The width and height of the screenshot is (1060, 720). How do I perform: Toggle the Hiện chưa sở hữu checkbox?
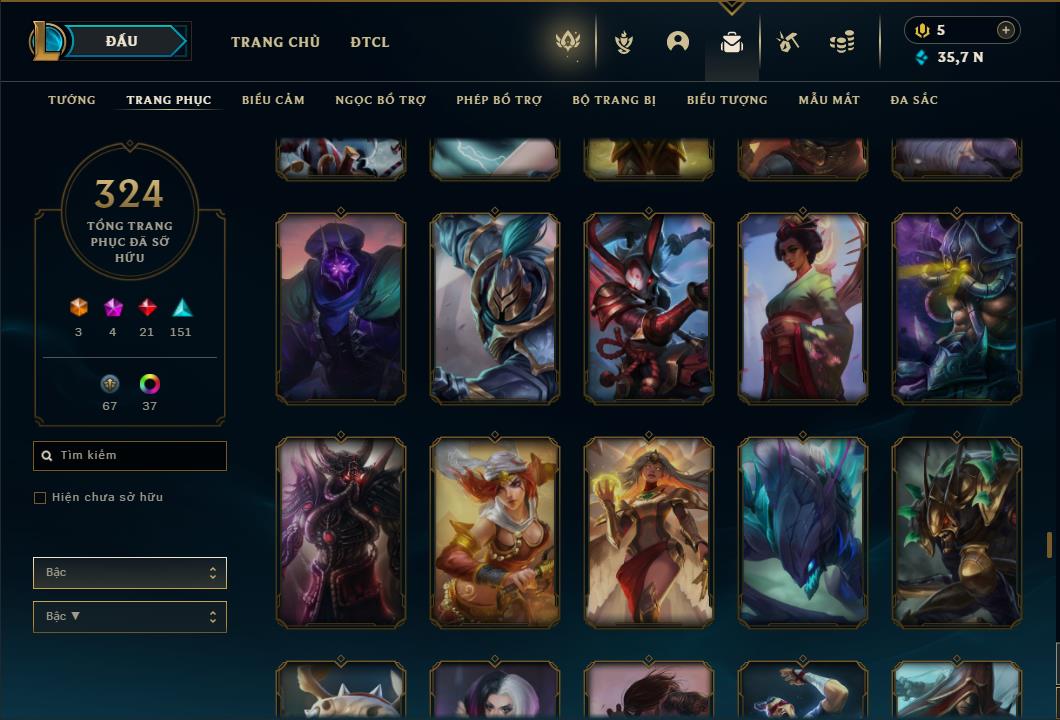coord(40,498)
